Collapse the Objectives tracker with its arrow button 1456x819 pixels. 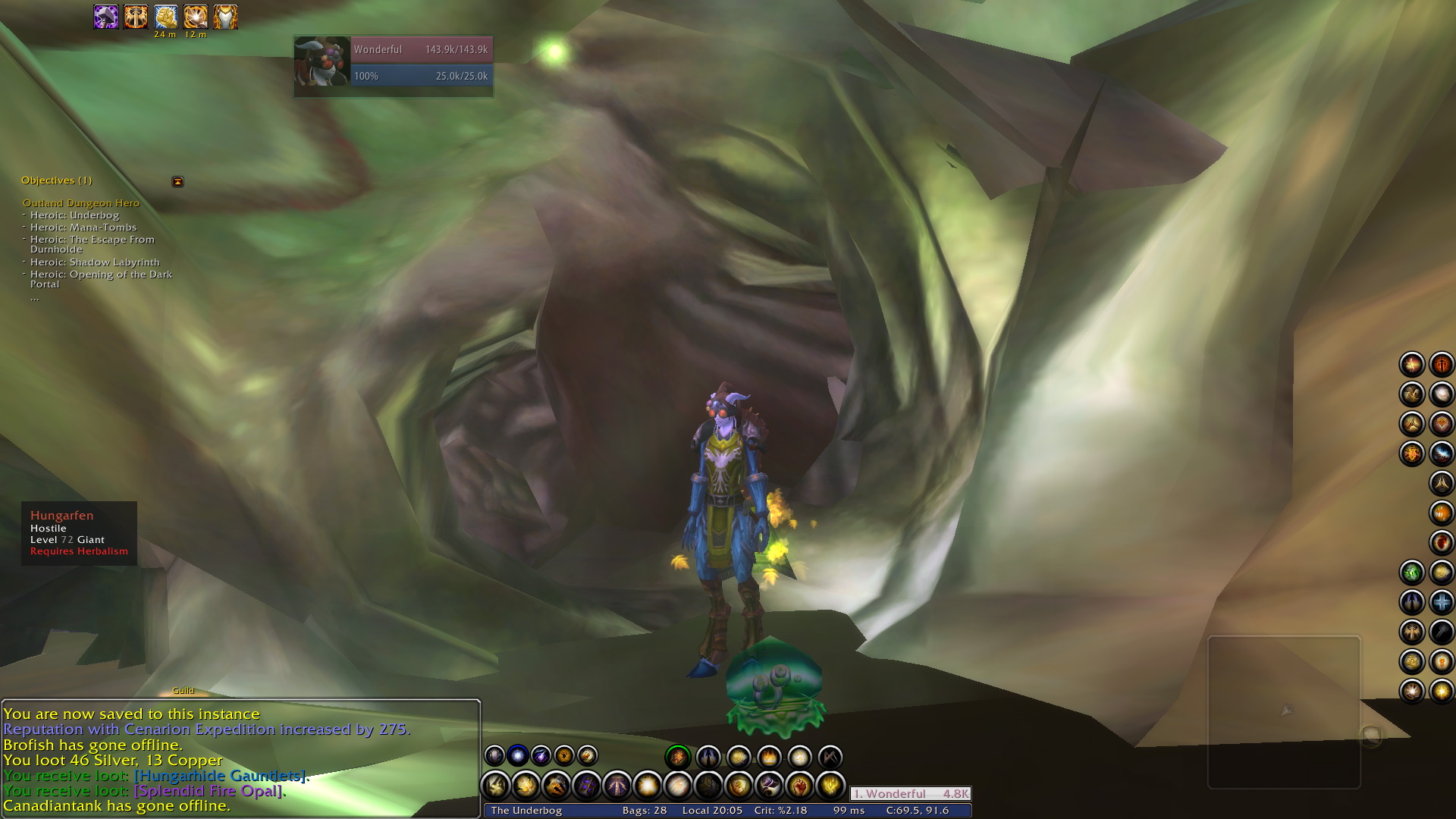coord(177,181)
